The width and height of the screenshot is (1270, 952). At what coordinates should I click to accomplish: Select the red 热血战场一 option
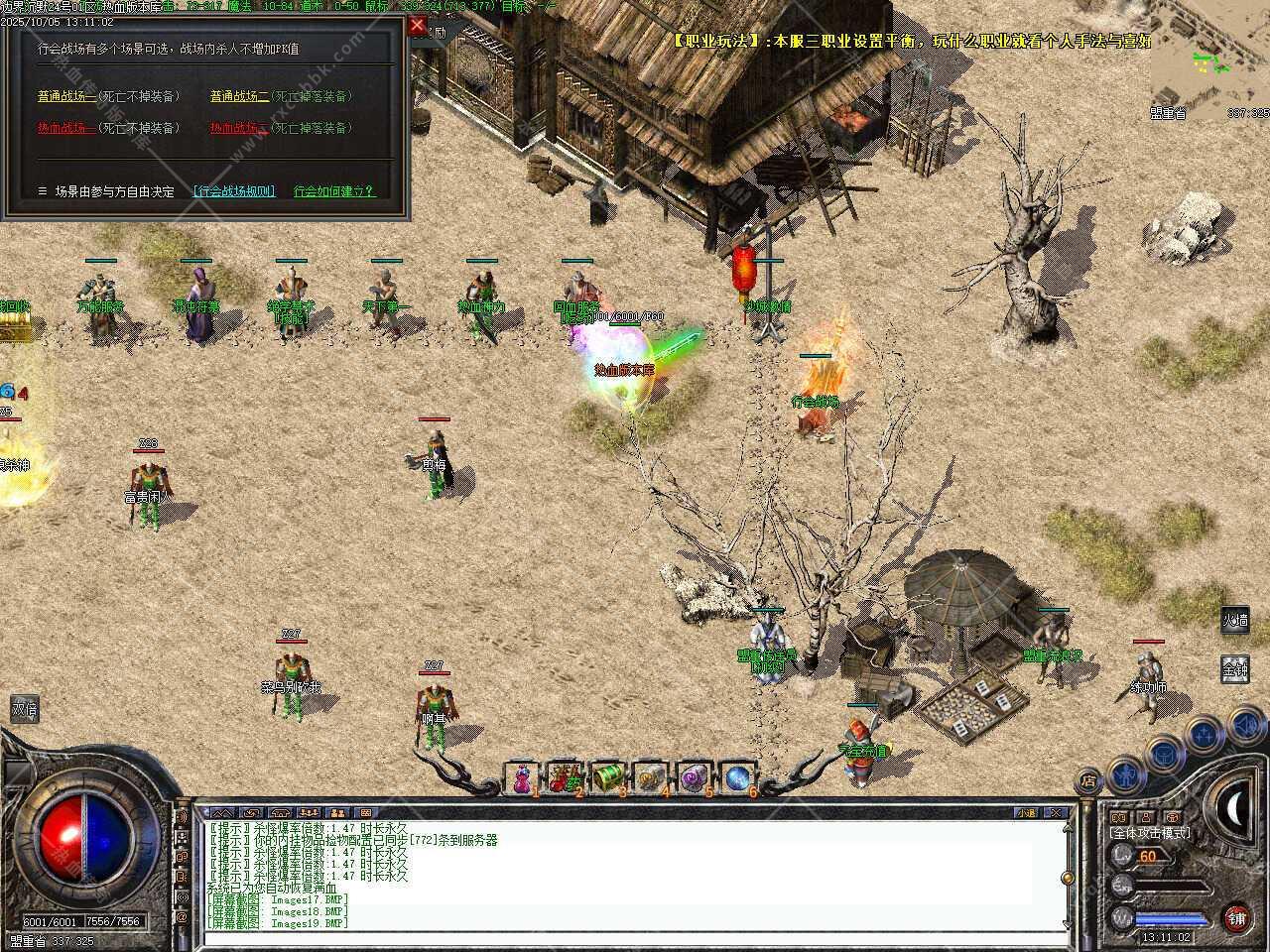click(67, 128)
